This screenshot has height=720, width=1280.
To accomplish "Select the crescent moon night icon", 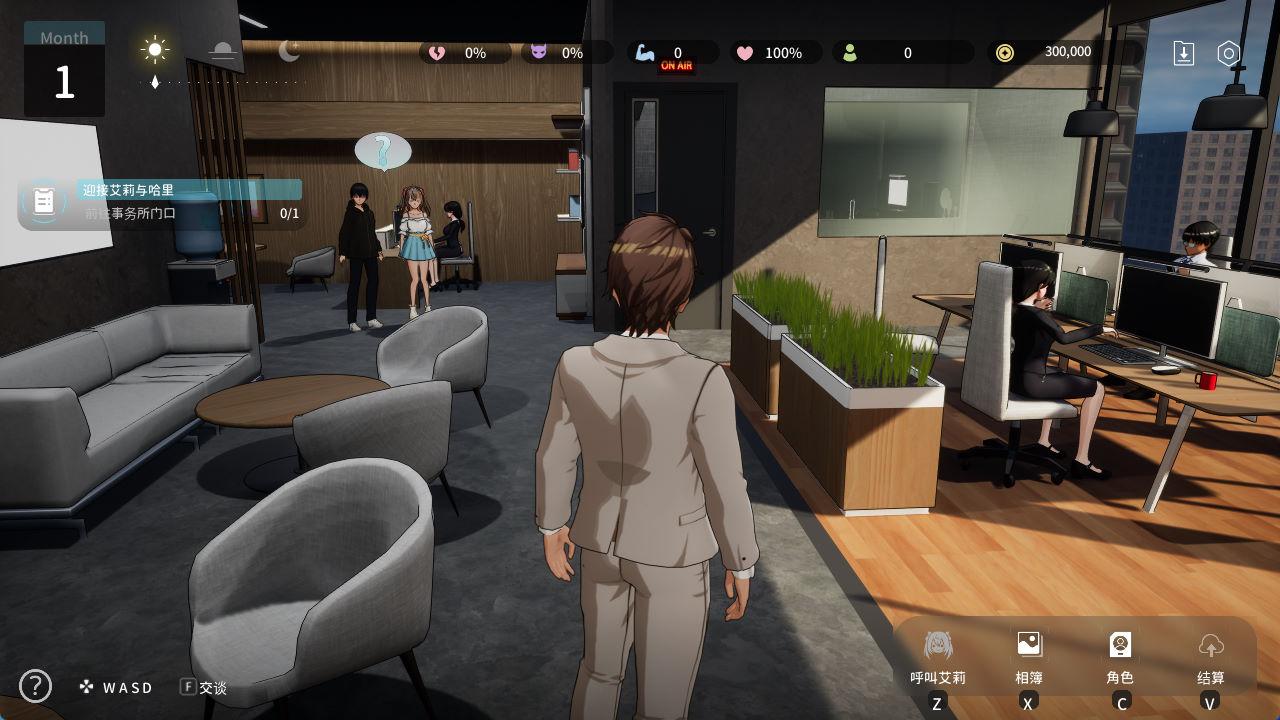I will (289, 50).
